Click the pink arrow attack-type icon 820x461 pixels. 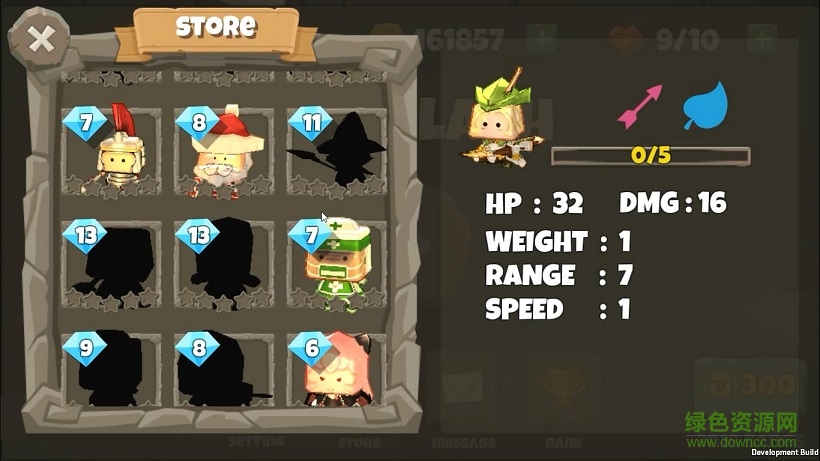click(x=641, y=106)
